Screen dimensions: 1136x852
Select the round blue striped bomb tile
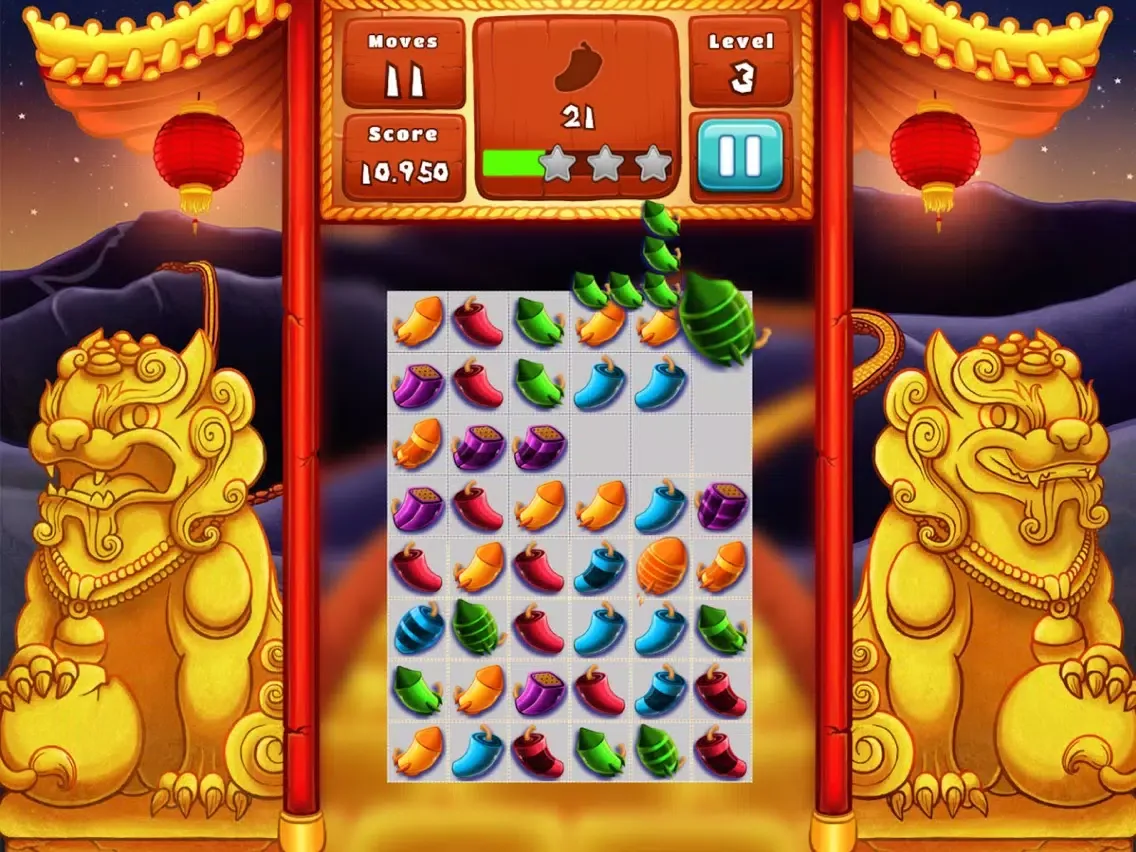[x=418, y=630]
